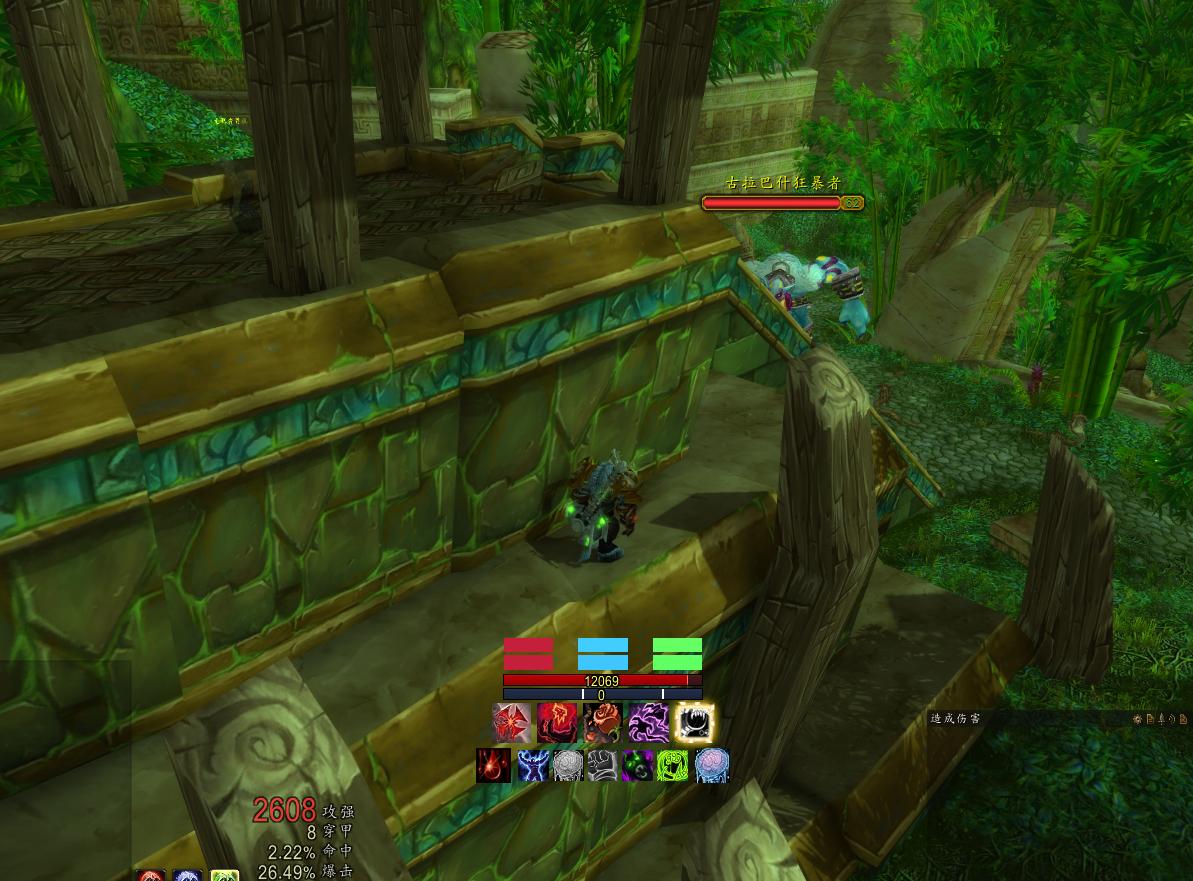The height and width of the screenshot is (881, 1193).
Task: Open the damage meter gear settings
Action: [x=1138, y=718]
